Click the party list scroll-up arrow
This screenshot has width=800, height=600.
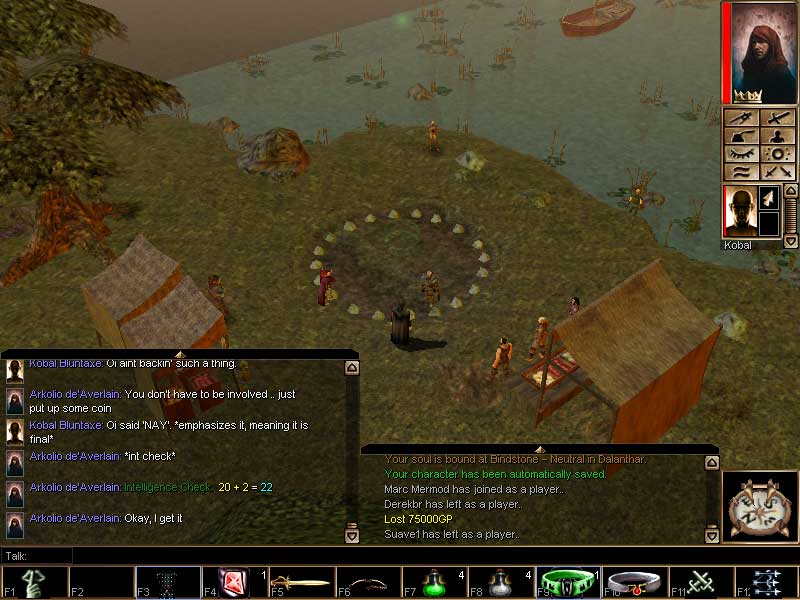[x=791, y=192]
